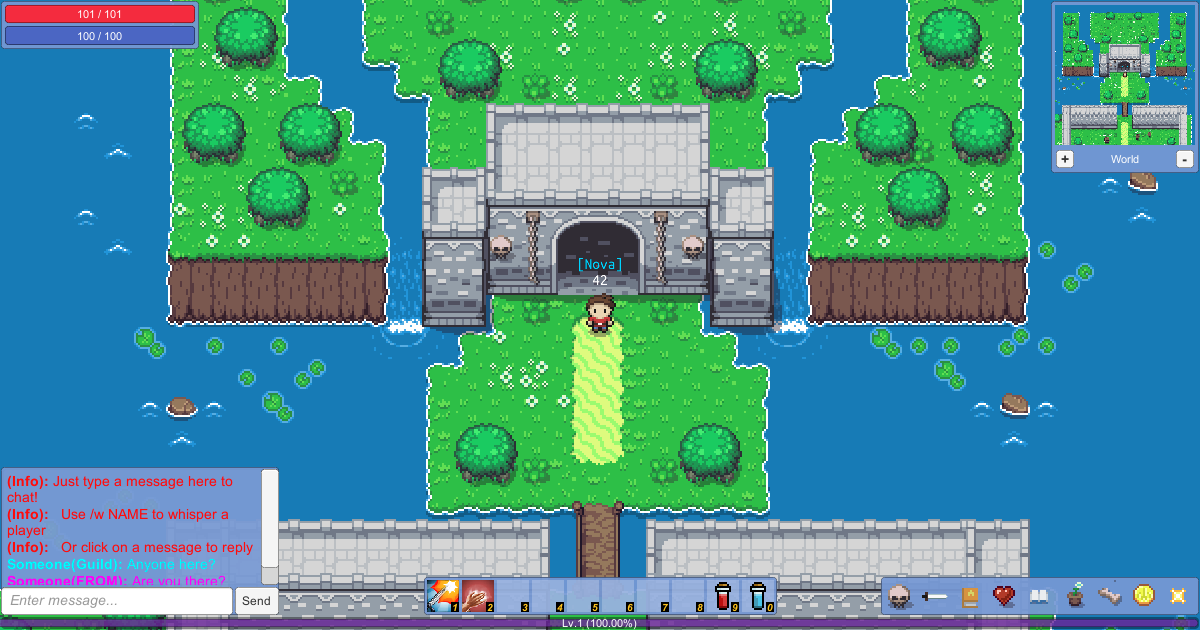This screenshot has width=1200, height=630.
Task: Click the gold coin menu icon
Action: coord(1144,596)
